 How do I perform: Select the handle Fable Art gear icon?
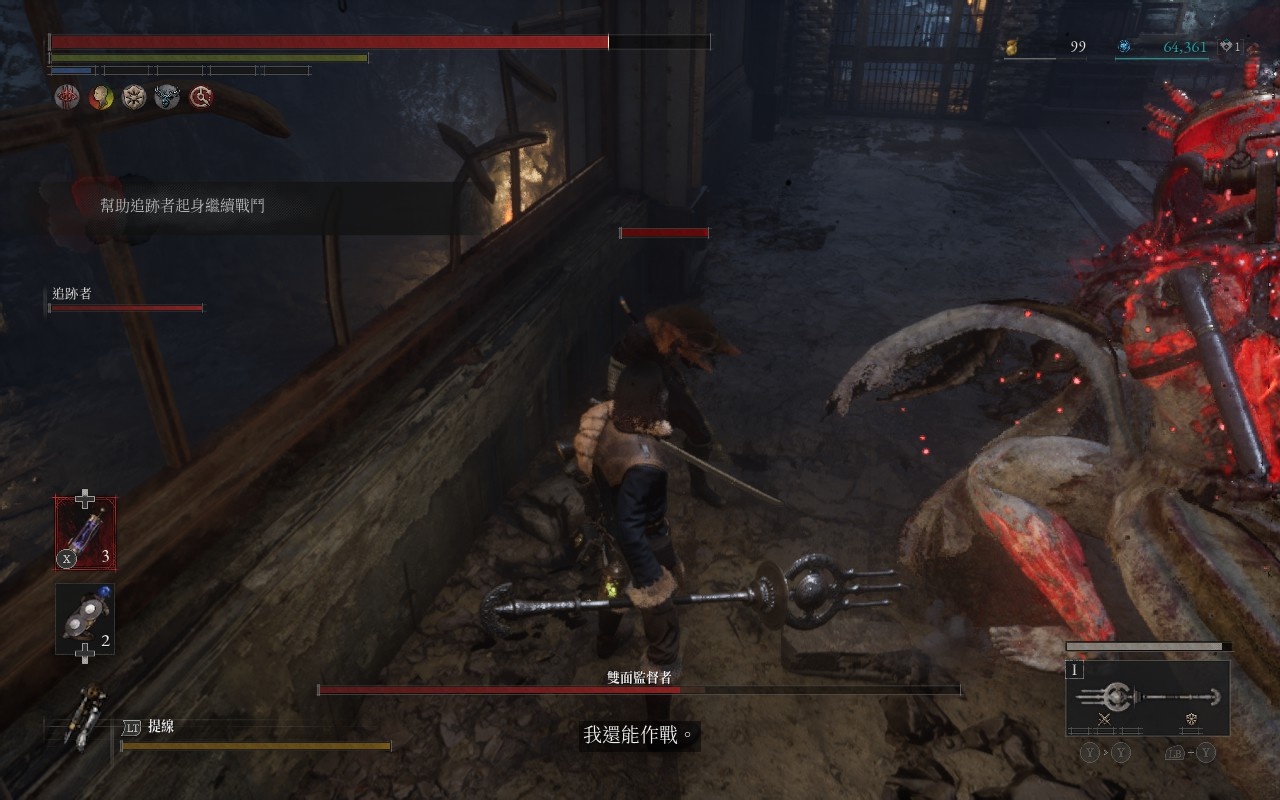coord(1191,719)
